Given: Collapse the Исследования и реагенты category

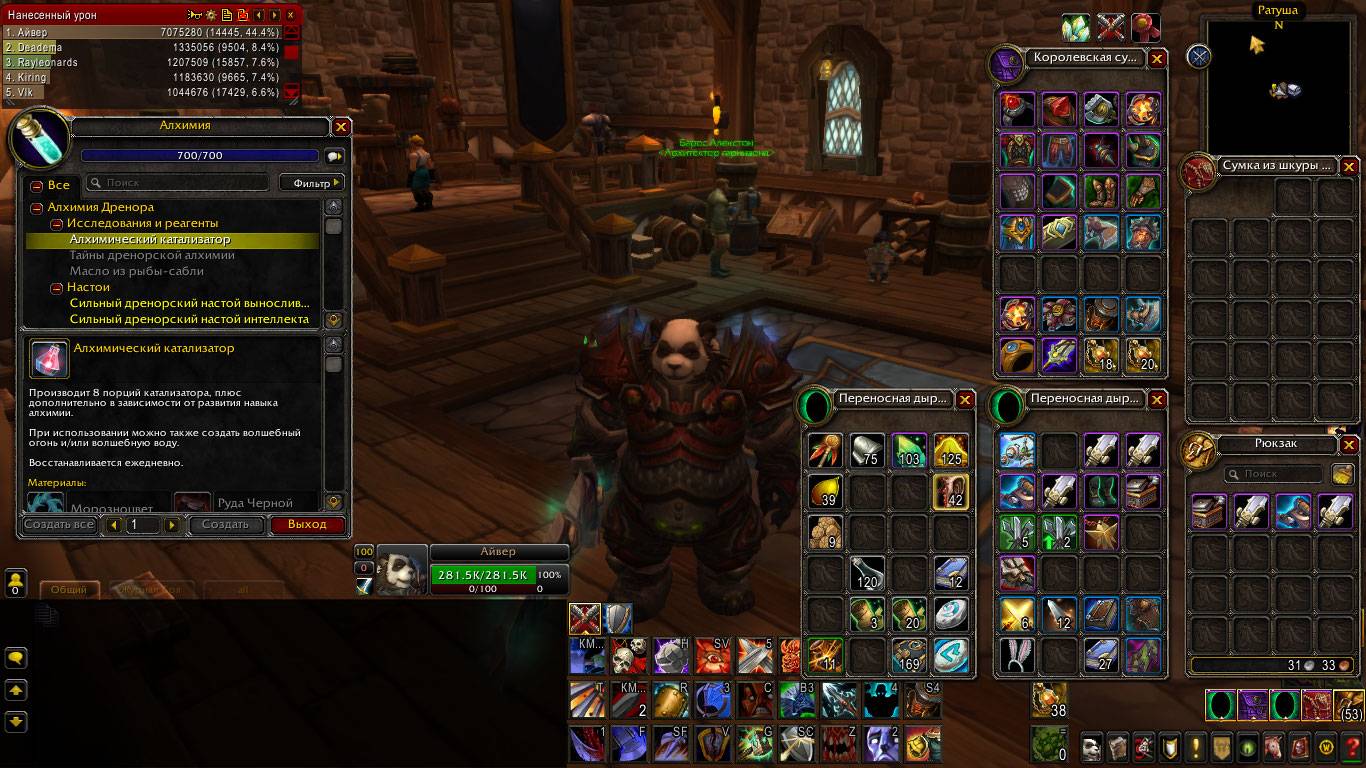Looking at the screenshot, I should 57,224.
